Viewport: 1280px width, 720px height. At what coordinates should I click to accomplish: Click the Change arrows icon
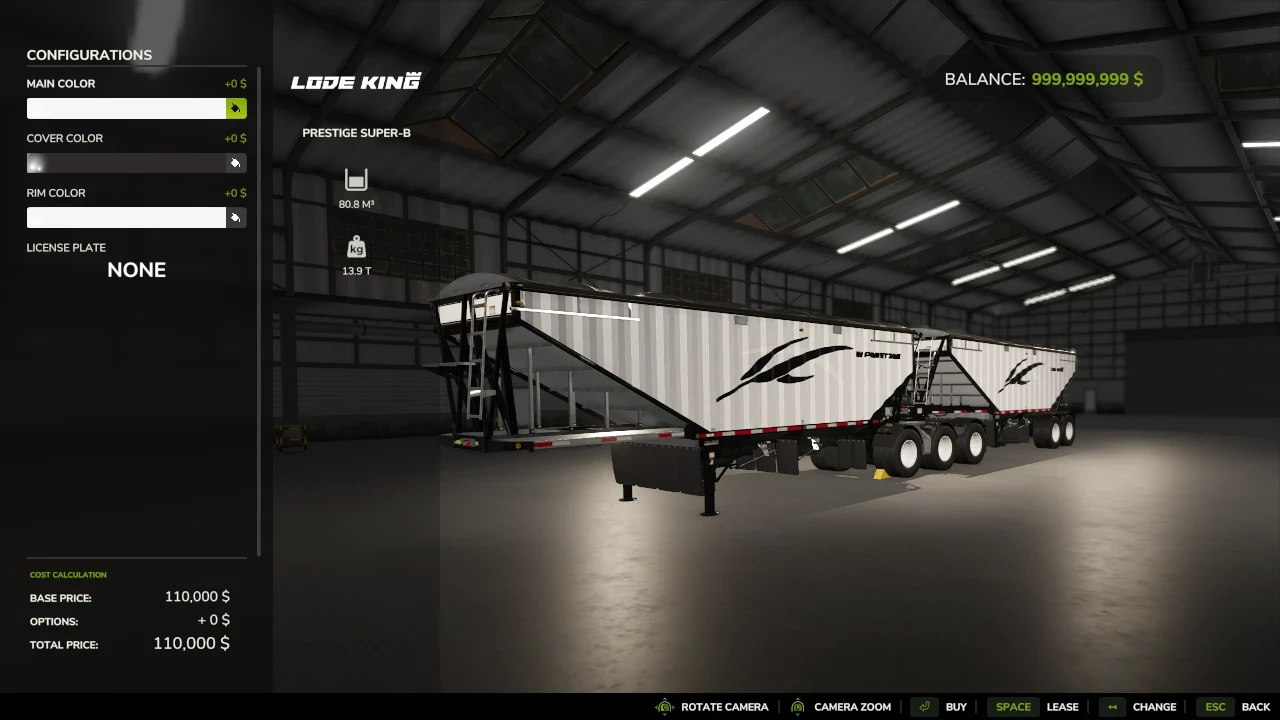1113,707
